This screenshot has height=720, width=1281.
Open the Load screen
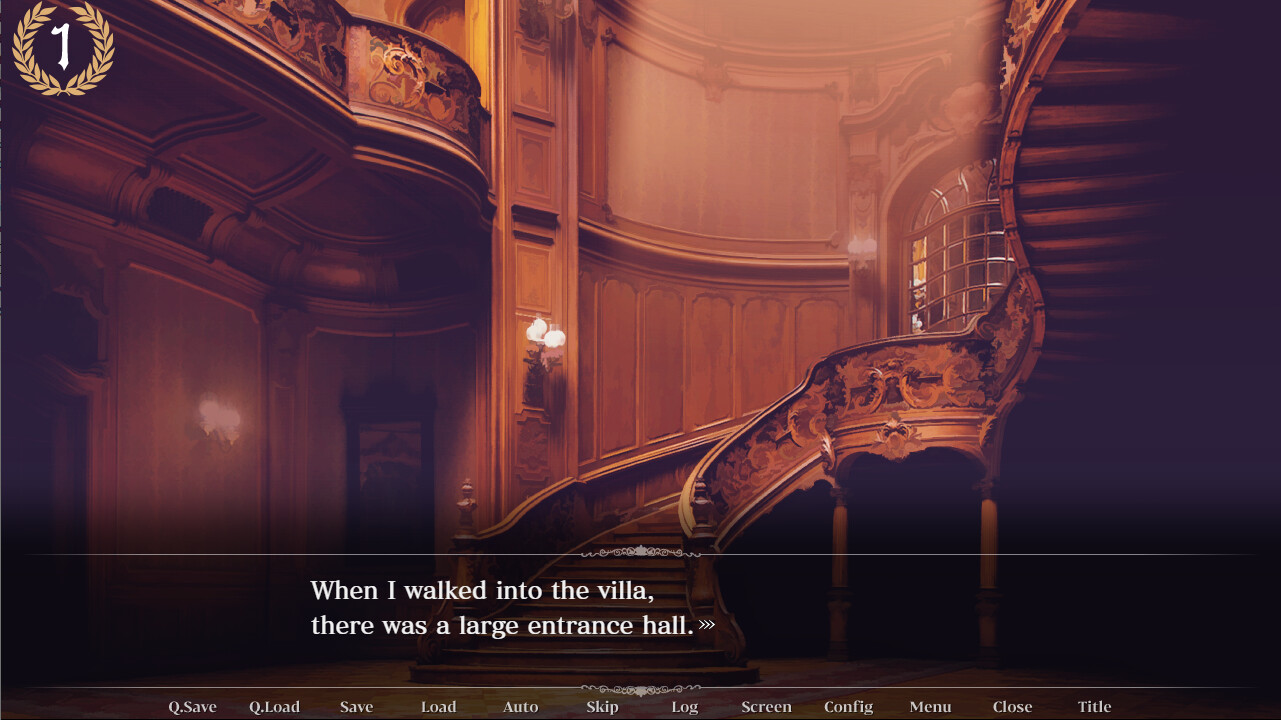coord(438,707)
